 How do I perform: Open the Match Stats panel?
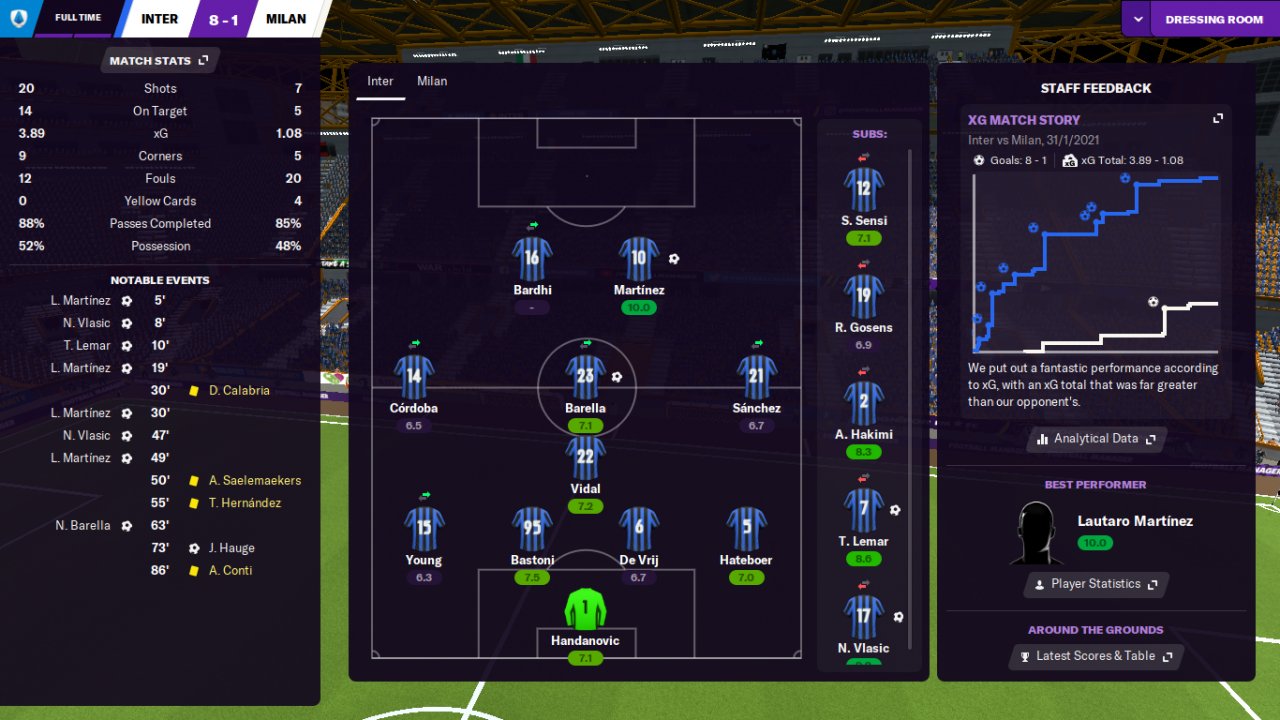(160, 61)
